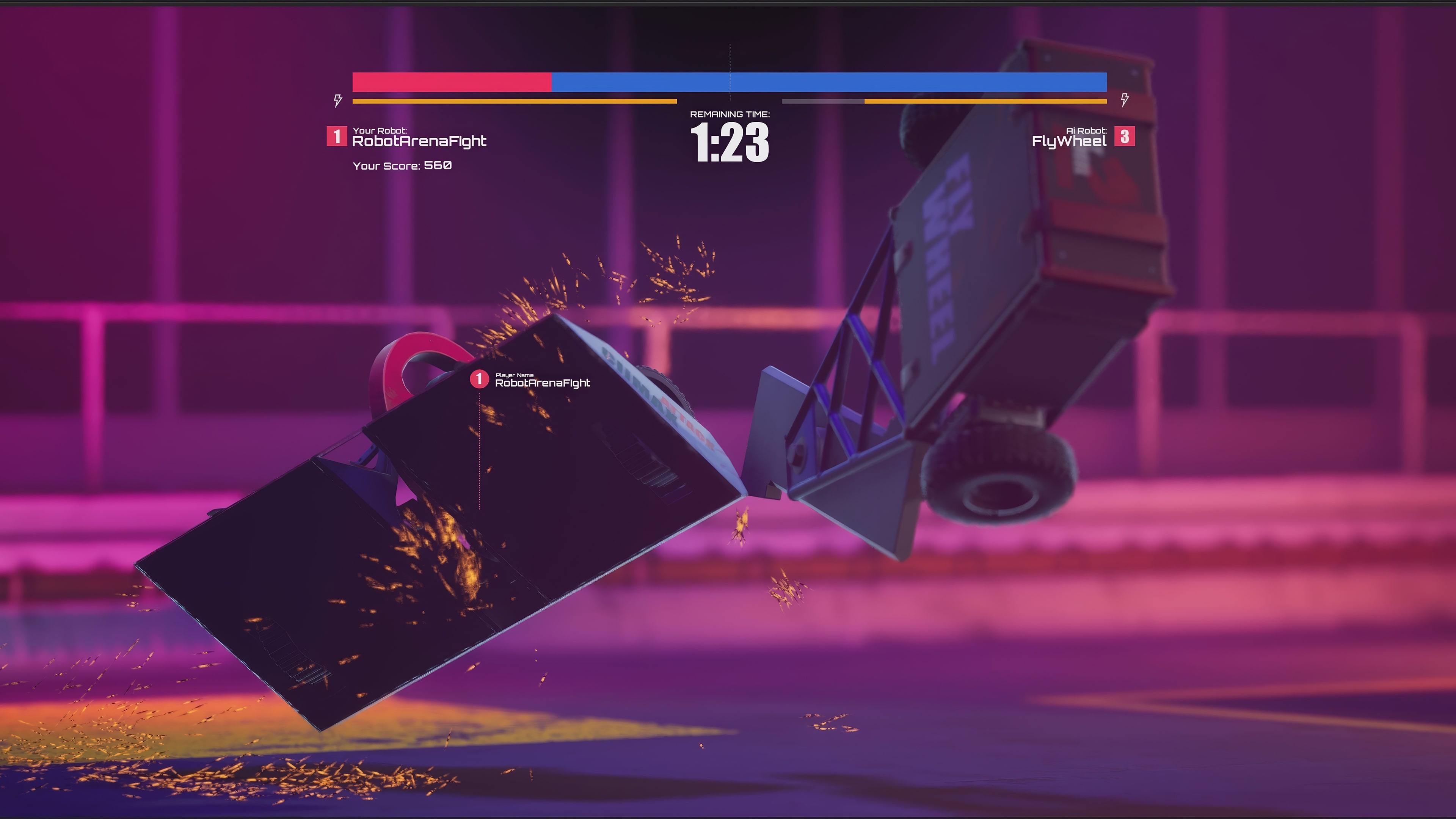Toggle the left yellow energy bar
The height and width of the screenshot is (819, 1456).
click(515, 101)
